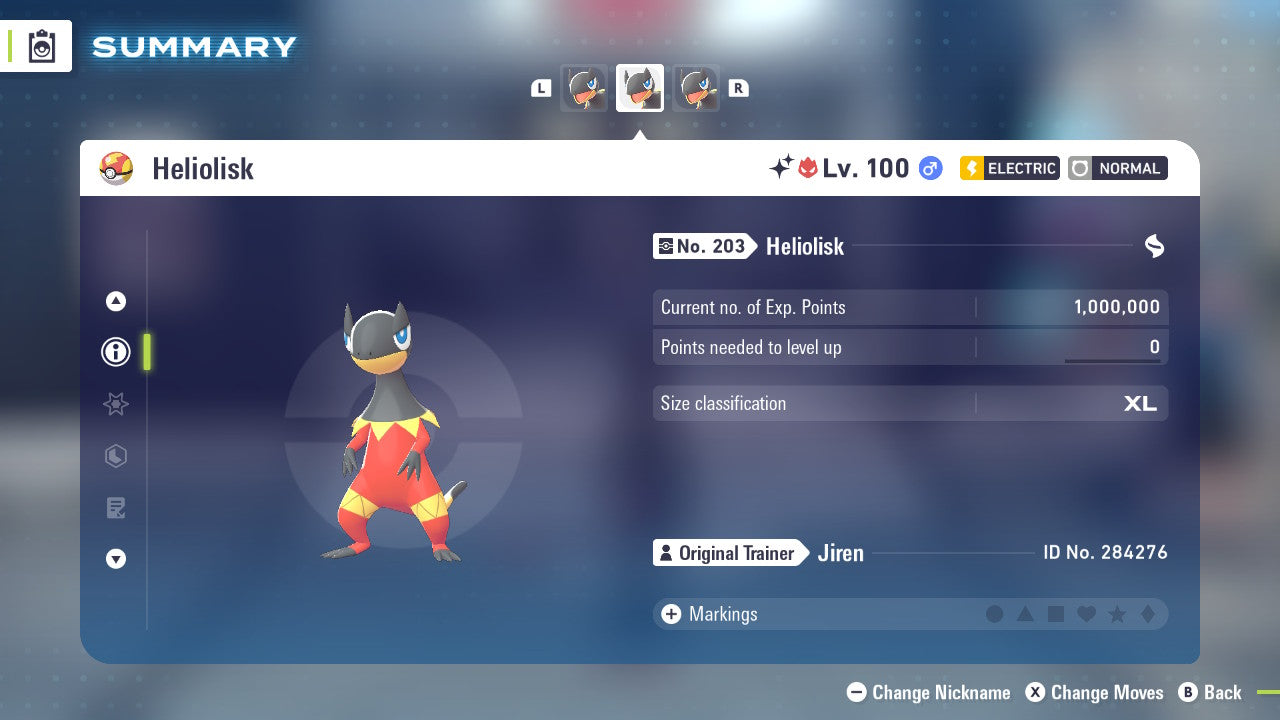Open Change Moves
The width and height of the screenshot is (1280, 720).
click(x=1095, y=692)
